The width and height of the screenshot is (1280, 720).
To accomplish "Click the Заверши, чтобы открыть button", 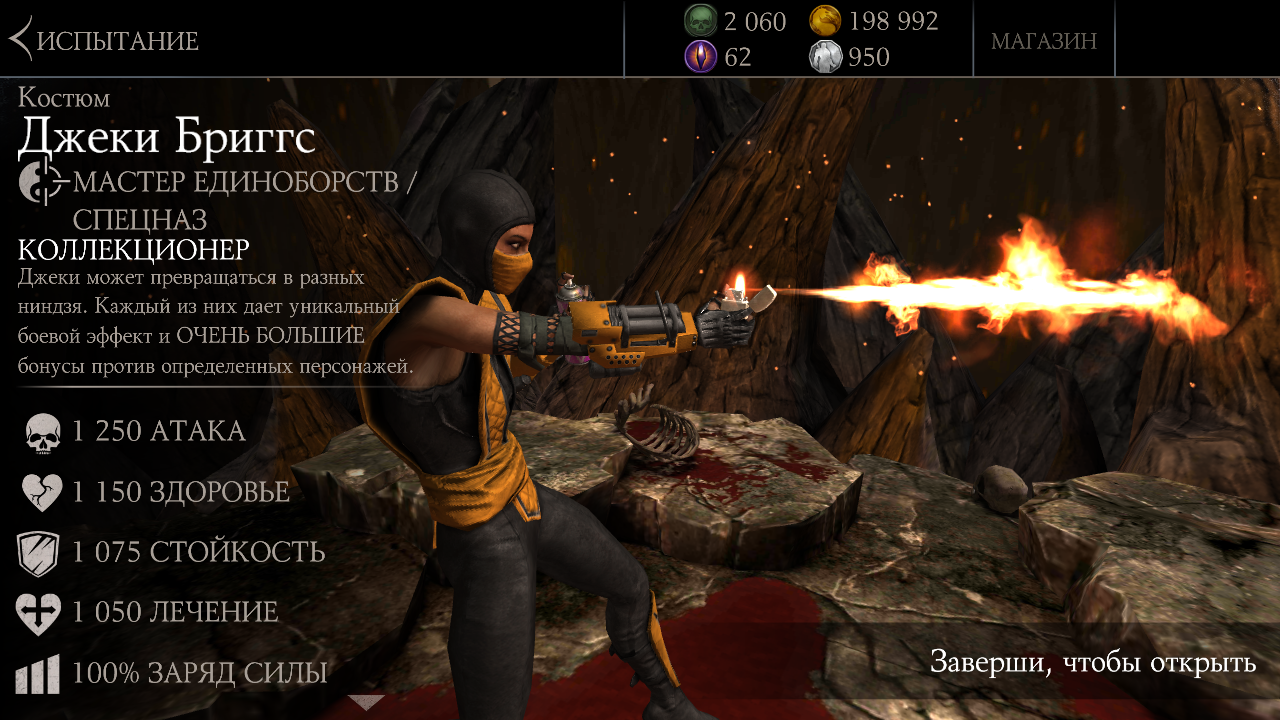I will (1092, 662).
